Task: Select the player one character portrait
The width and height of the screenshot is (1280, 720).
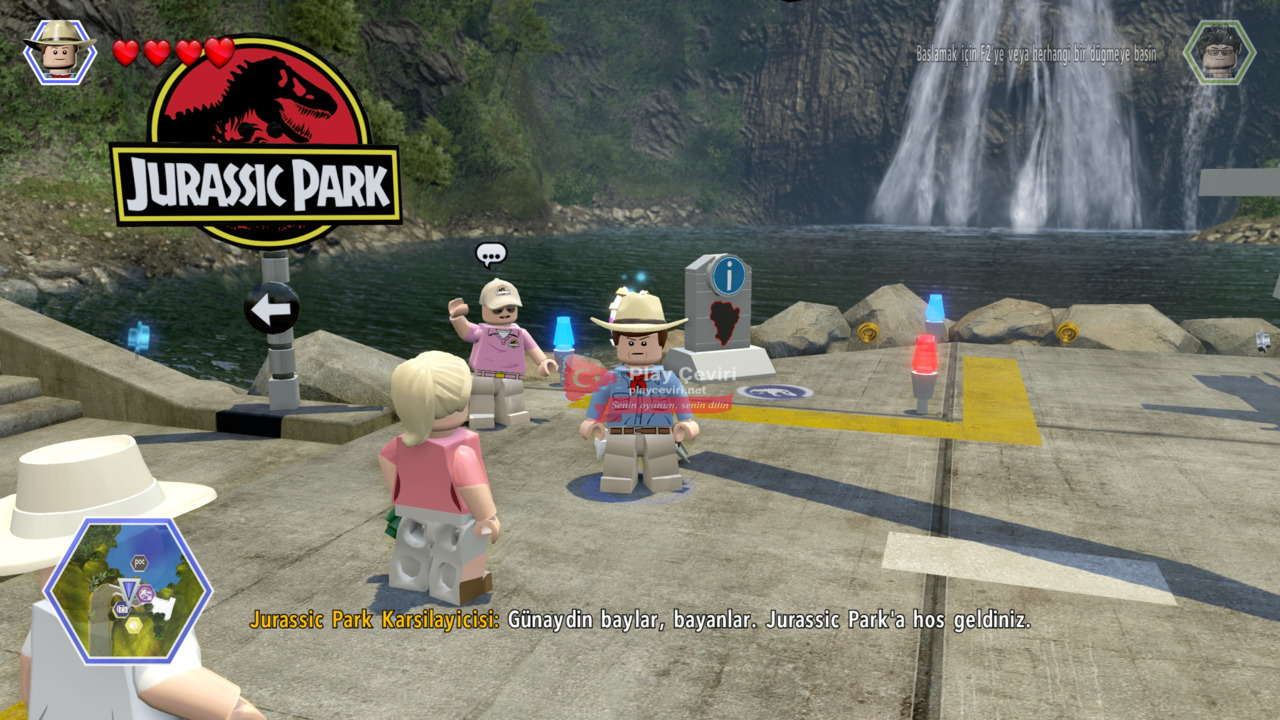Action: coord(60,50)
